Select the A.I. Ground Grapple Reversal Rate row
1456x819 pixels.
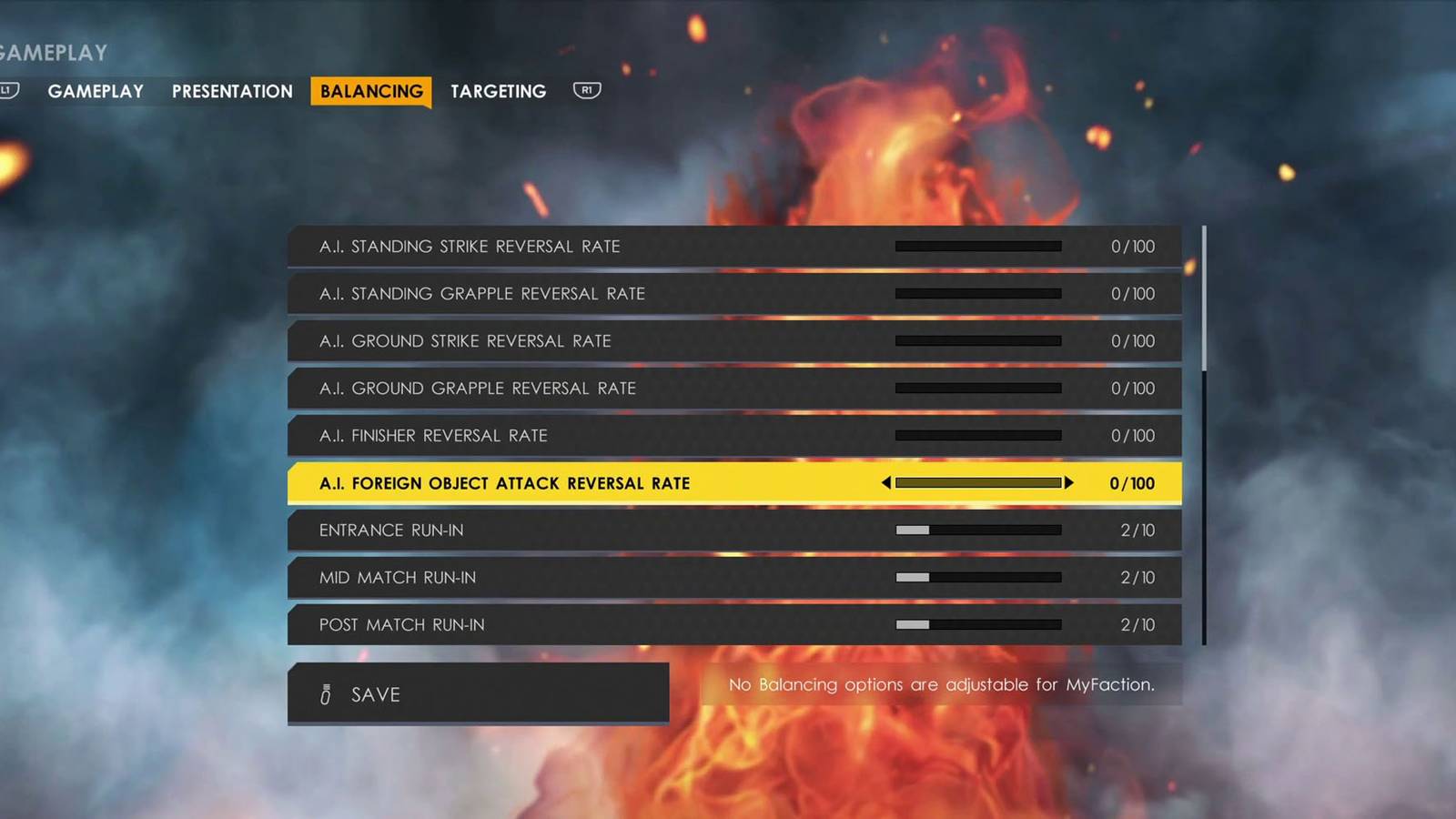(637, 389)
